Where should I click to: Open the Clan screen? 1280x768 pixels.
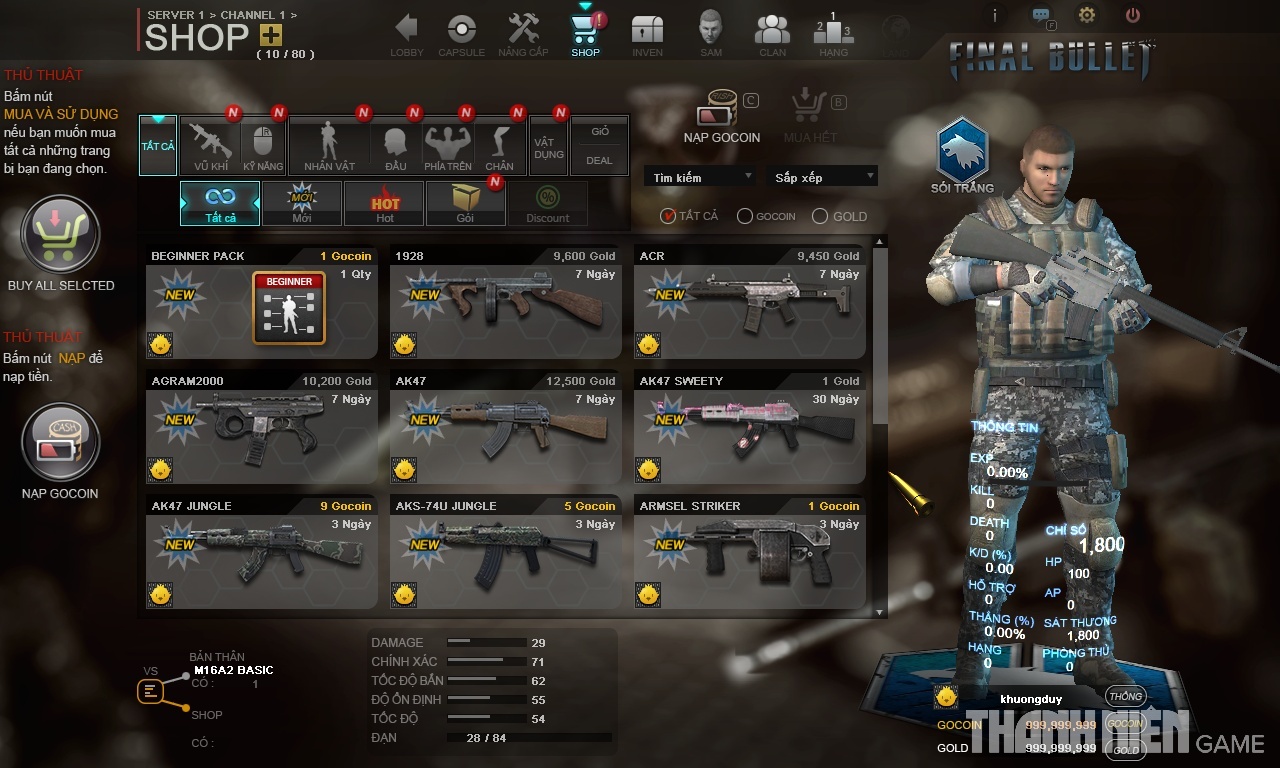pyautogui.click(x=771, y=32)
